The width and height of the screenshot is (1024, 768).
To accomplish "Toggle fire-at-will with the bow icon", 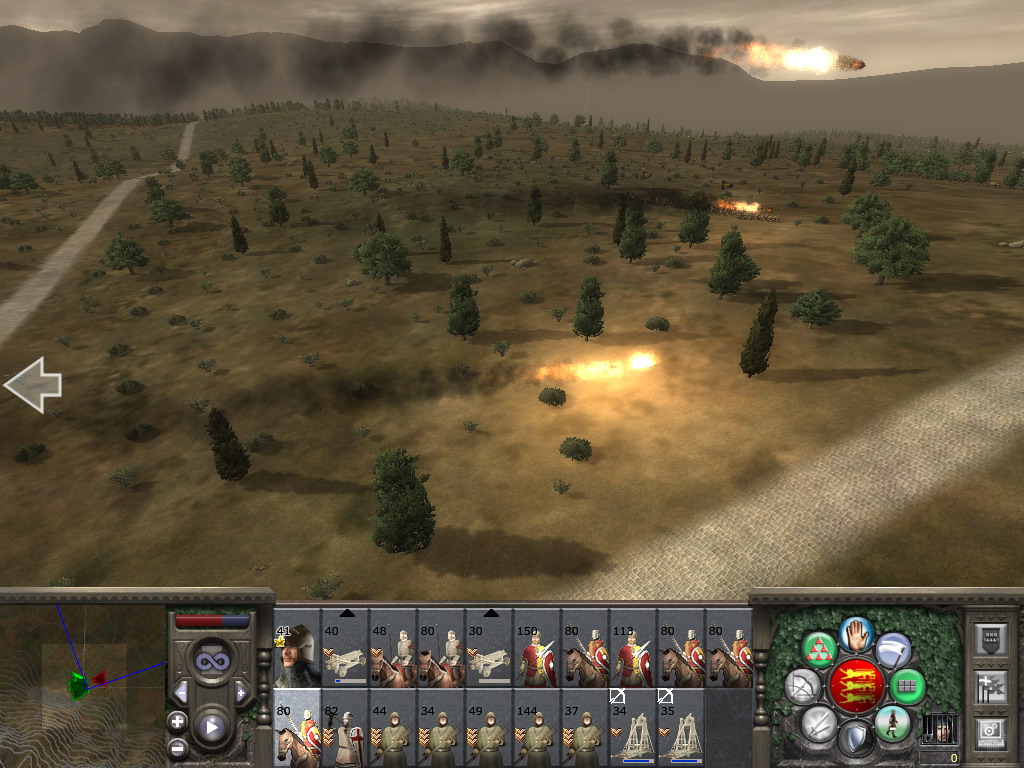I will pyautogui.click(x=801, y=688).
